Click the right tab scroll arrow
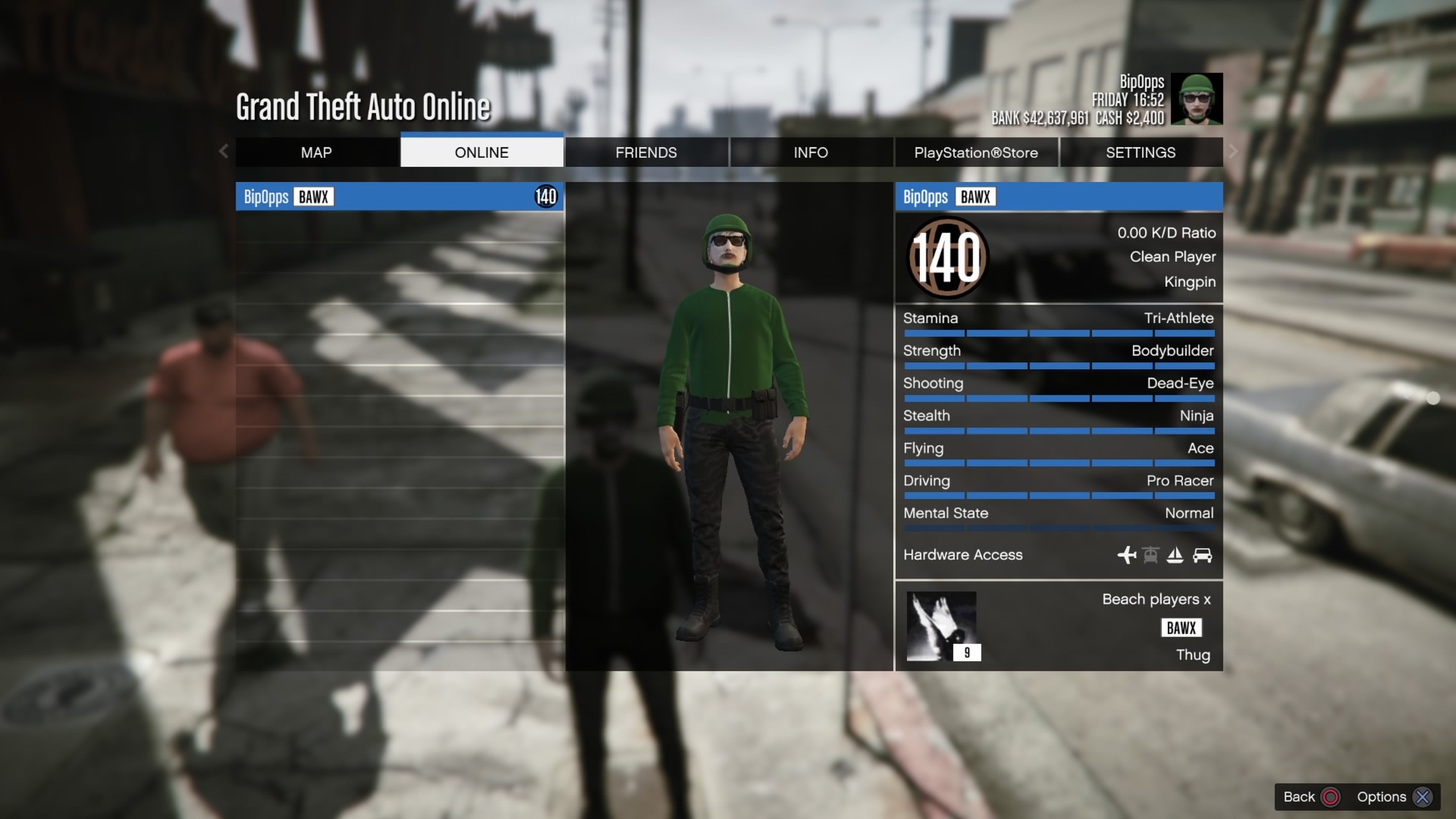1456x819 pixels. click(x=1233, y=152)
